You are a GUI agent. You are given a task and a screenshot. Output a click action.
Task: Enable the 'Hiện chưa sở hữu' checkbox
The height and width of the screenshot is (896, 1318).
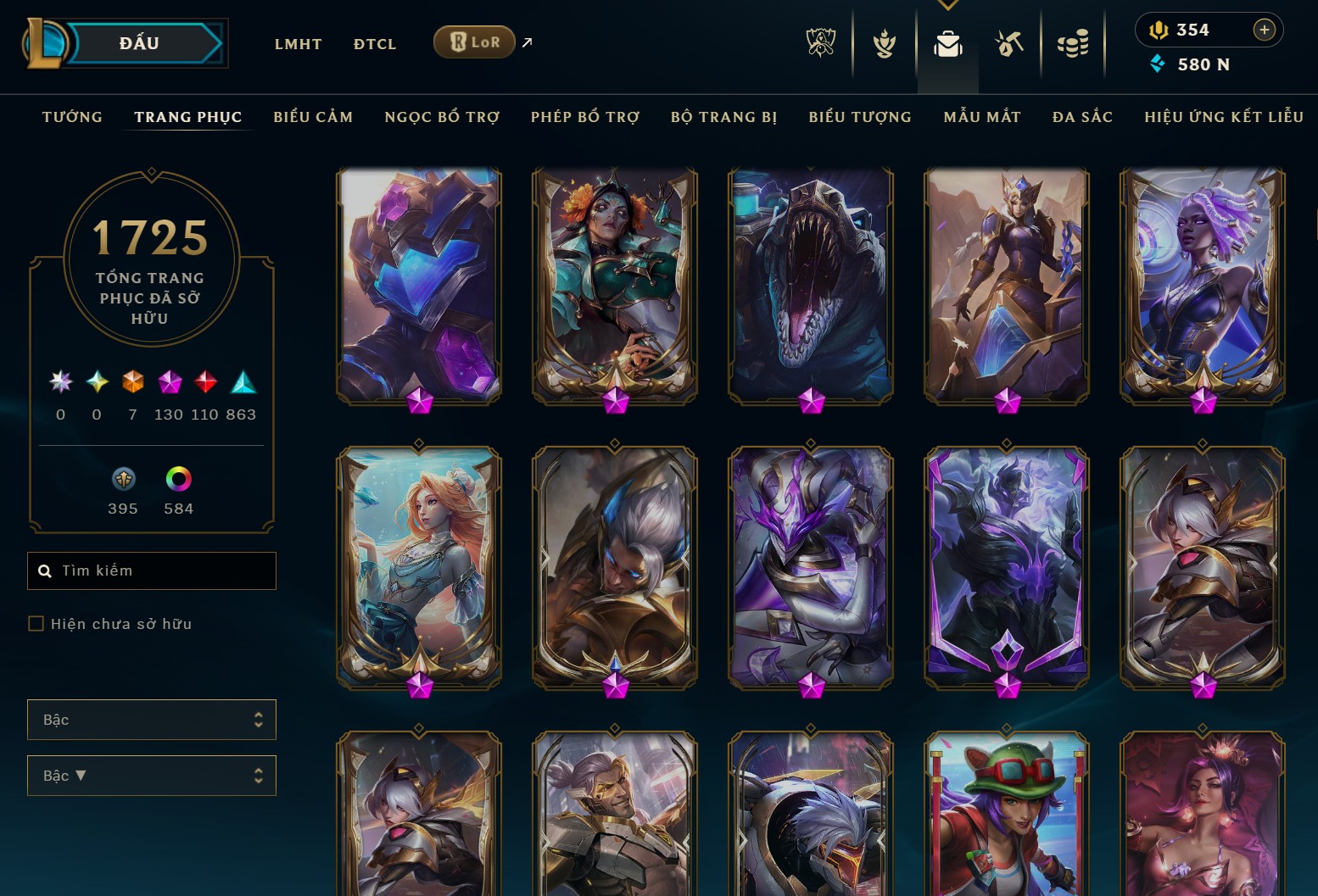[x=36, y=623]
